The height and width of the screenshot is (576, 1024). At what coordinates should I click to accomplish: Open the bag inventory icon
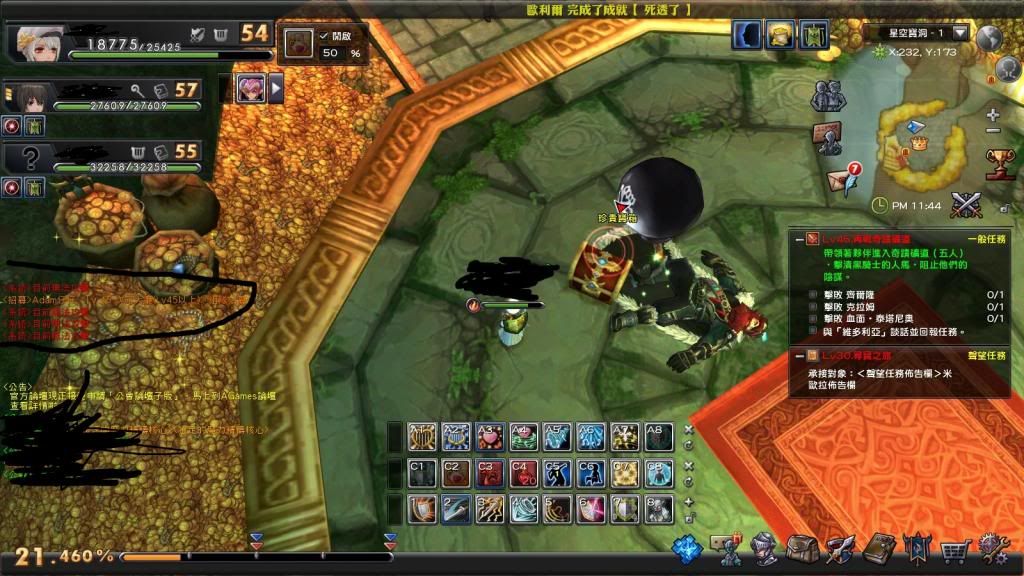(x=802, y=547)
